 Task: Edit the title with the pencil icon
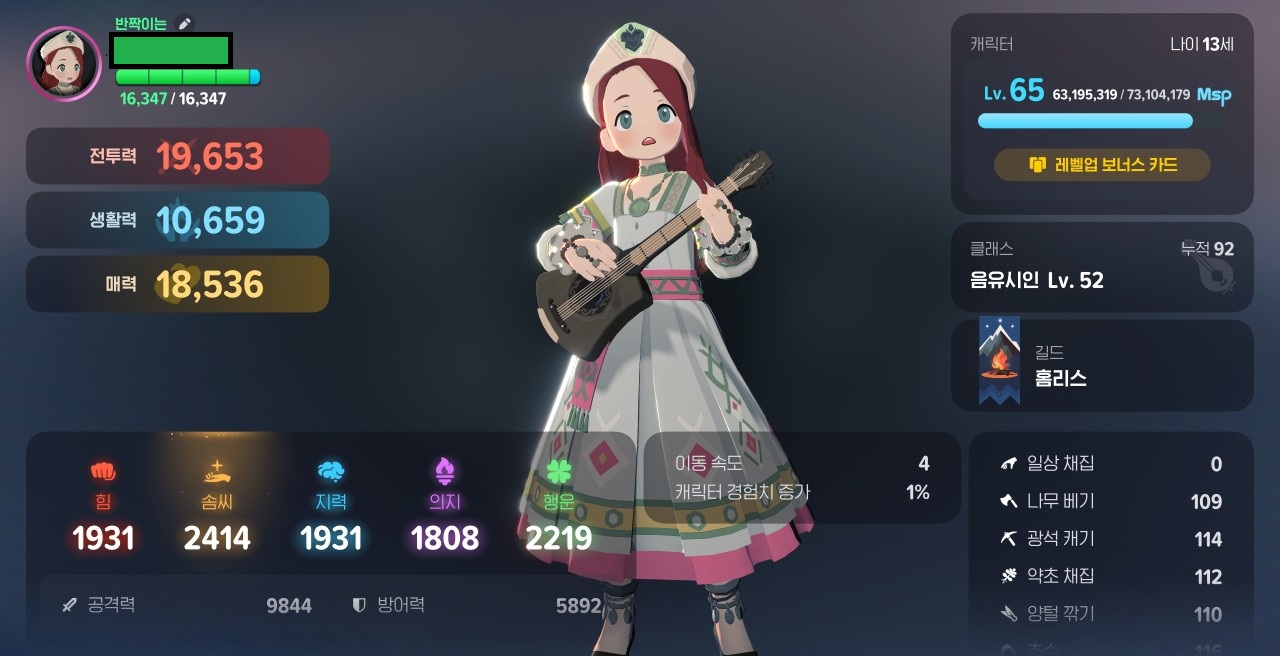click(x=183, y=23)
